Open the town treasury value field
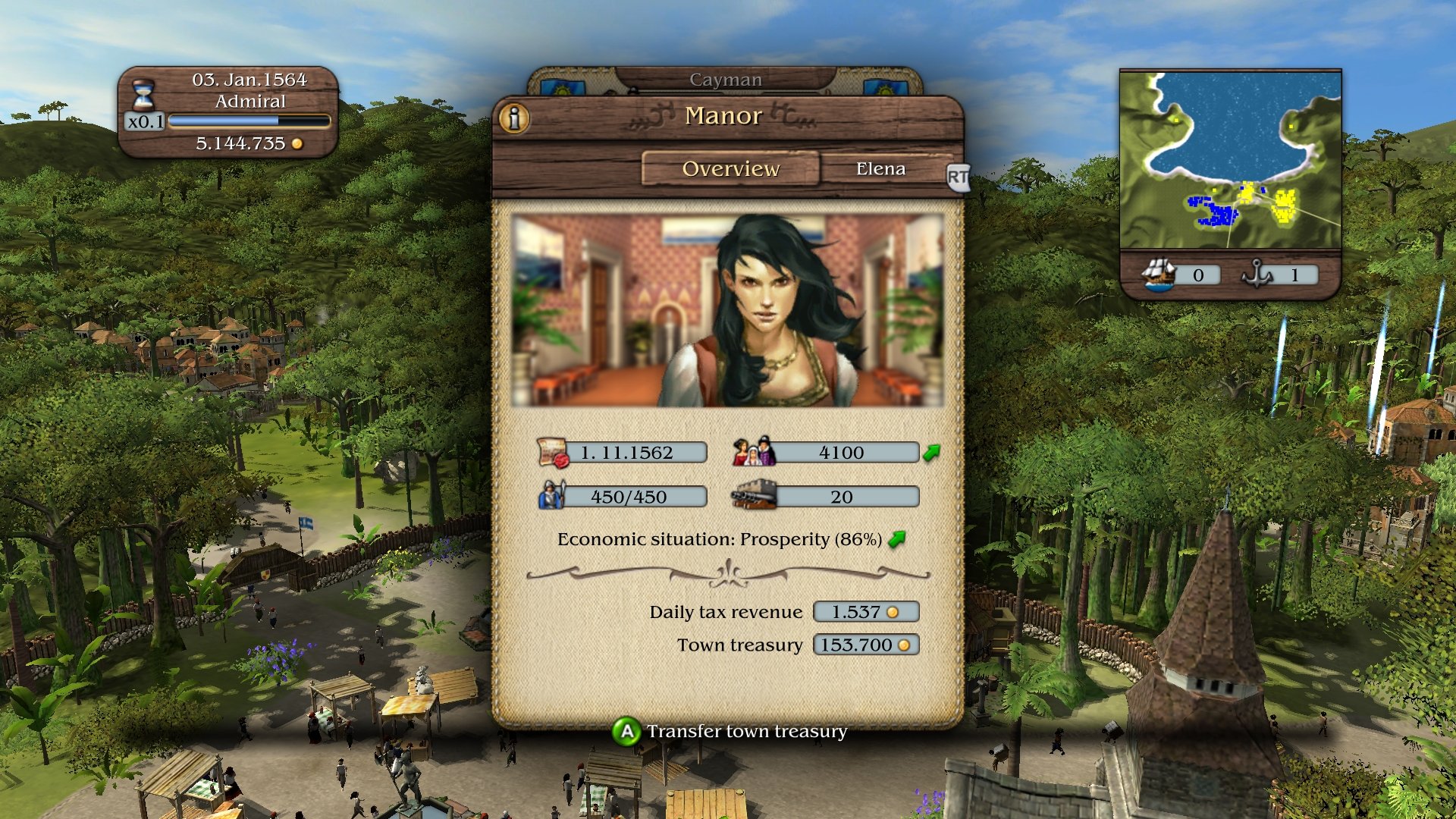Screen dimensions: 1456x819 [x=864, y=645]
